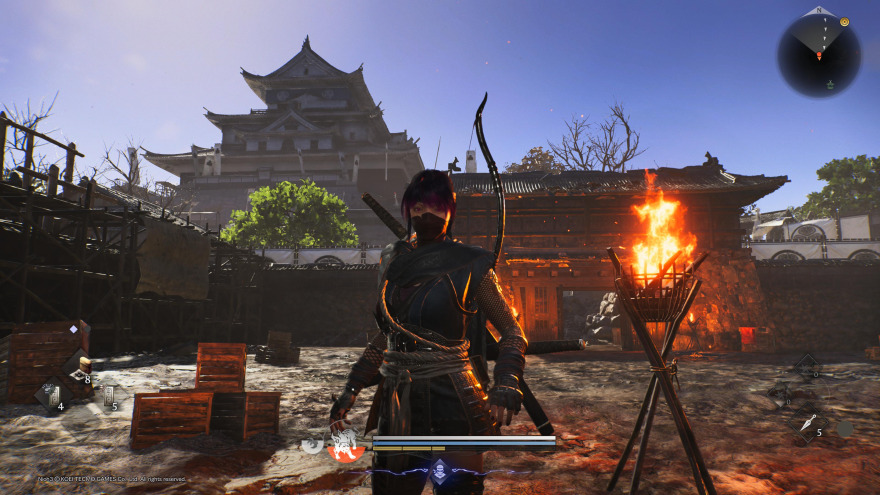Click the gold objective marker on minimap
The image size is (880, 495).
click(x=845, y=21)
